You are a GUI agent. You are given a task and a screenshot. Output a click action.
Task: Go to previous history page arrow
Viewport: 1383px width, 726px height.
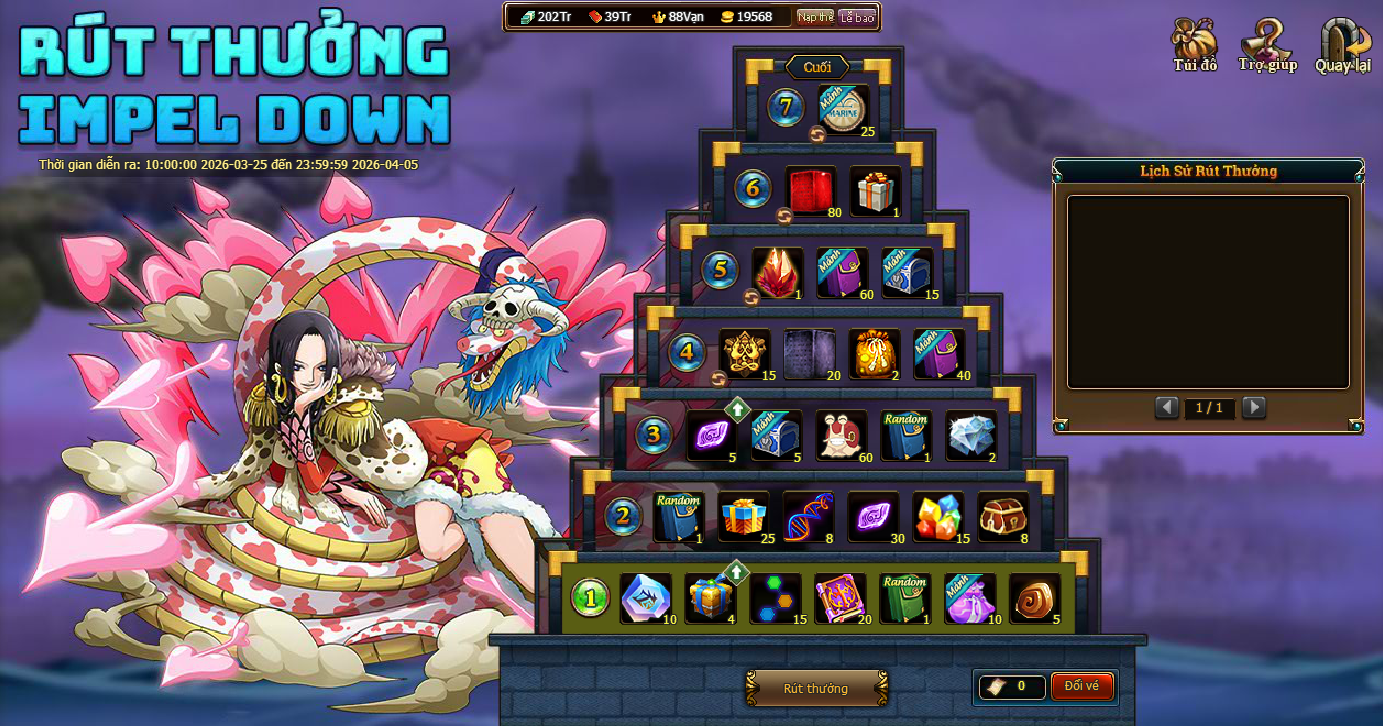click(1166, 407)
